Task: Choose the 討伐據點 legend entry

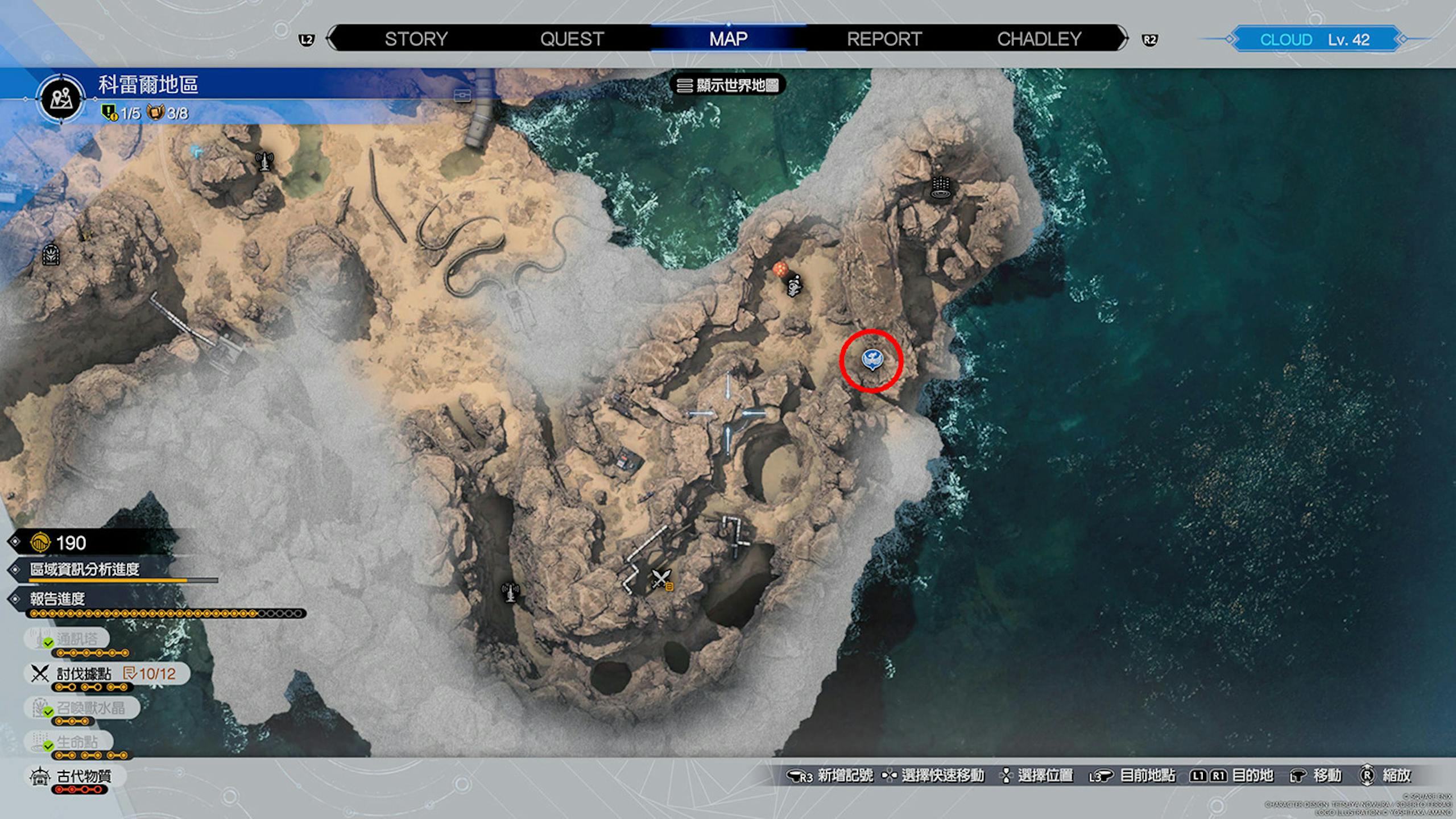Action: [x=85, y=674]
